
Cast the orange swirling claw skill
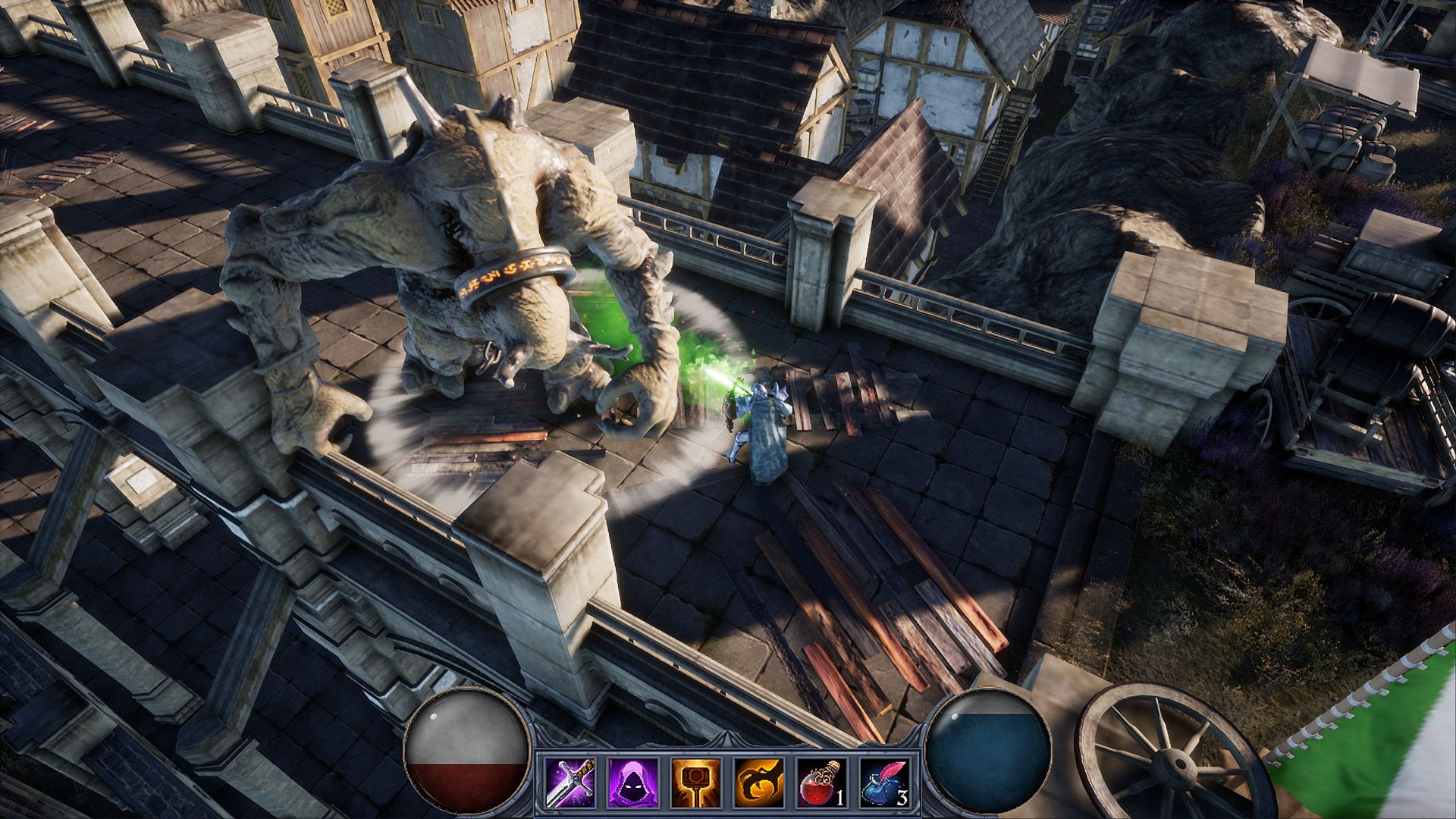click(x=759, y=783)
